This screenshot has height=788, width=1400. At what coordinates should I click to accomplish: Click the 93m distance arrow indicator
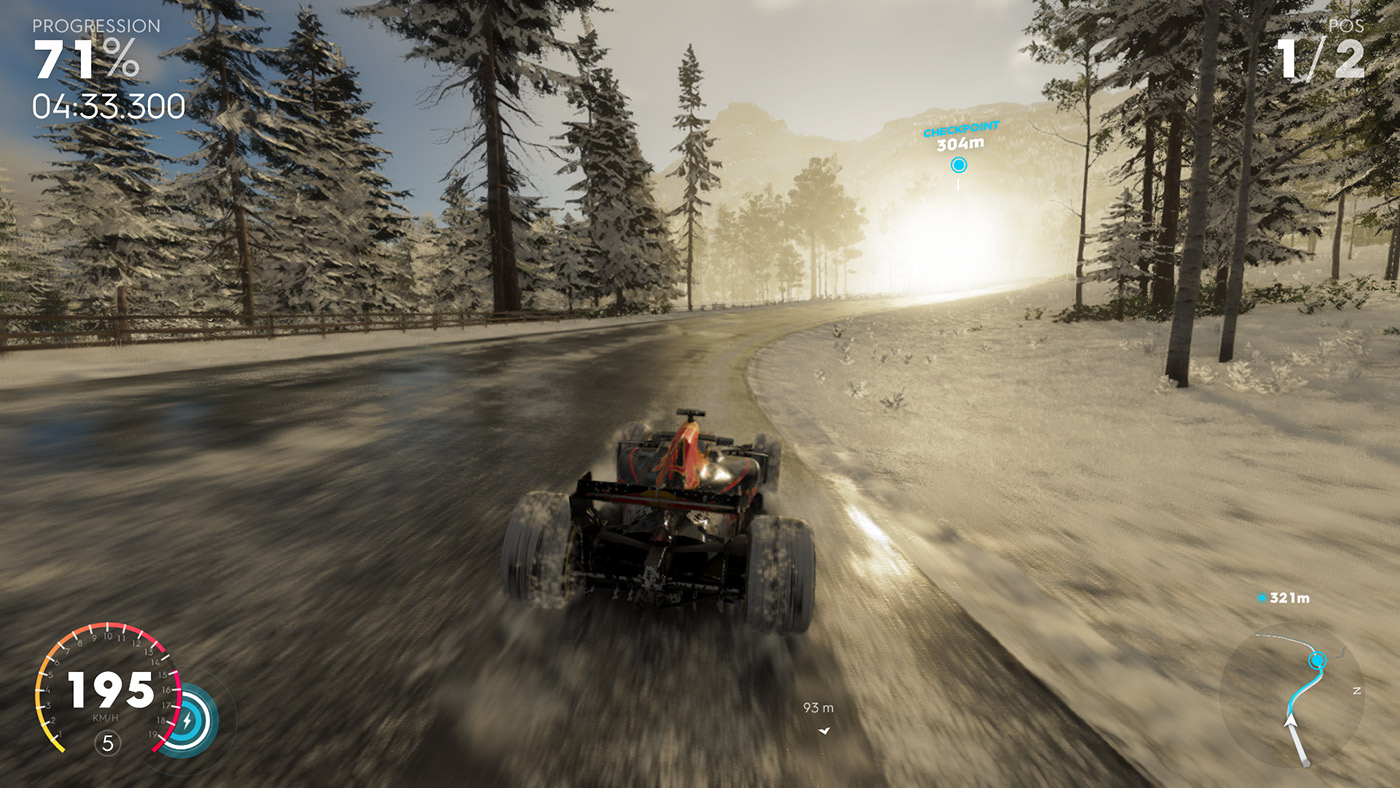(x=824, y=729)
